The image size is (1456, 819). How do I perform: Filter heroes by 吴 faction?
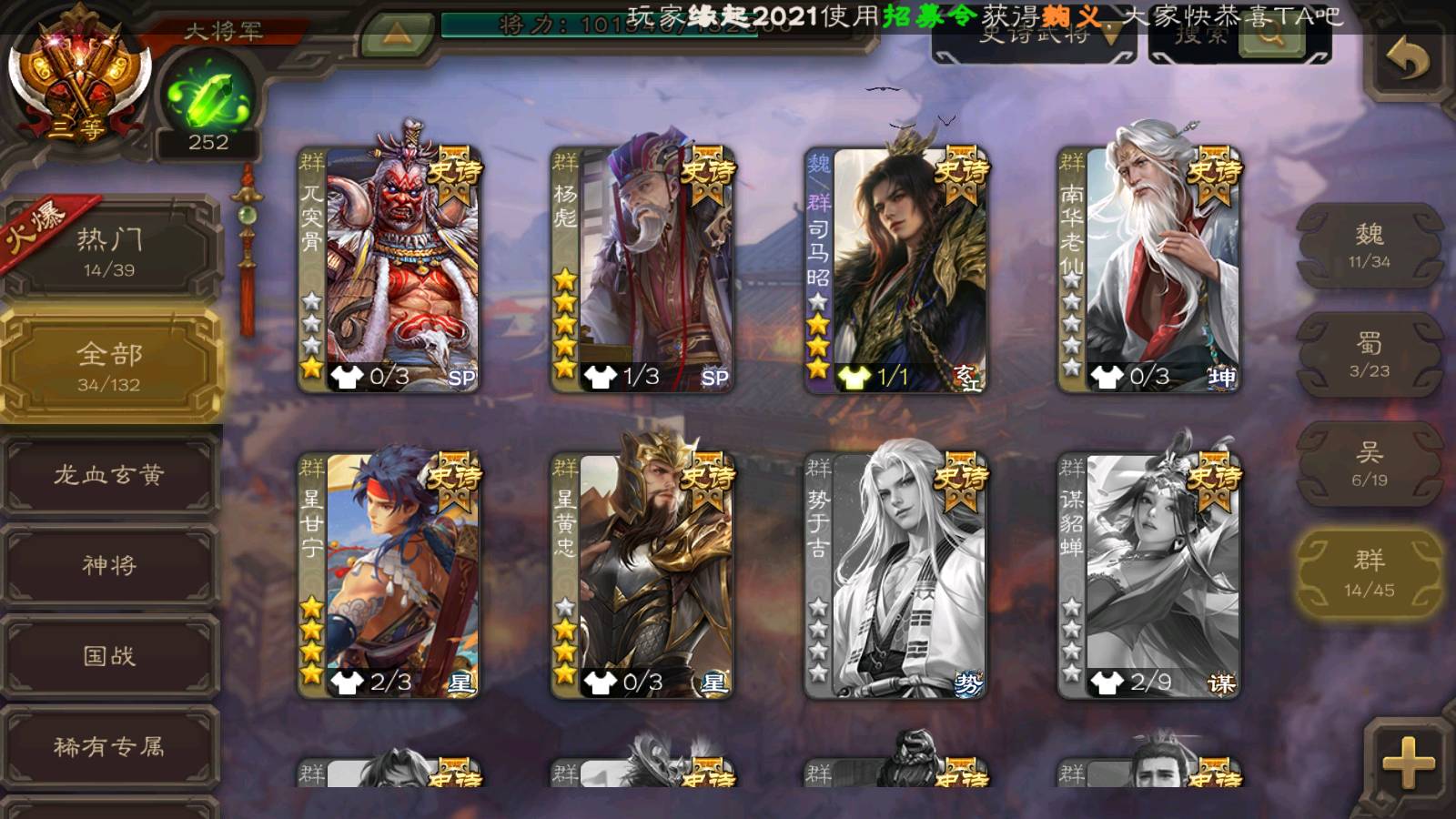[1369, 464]
